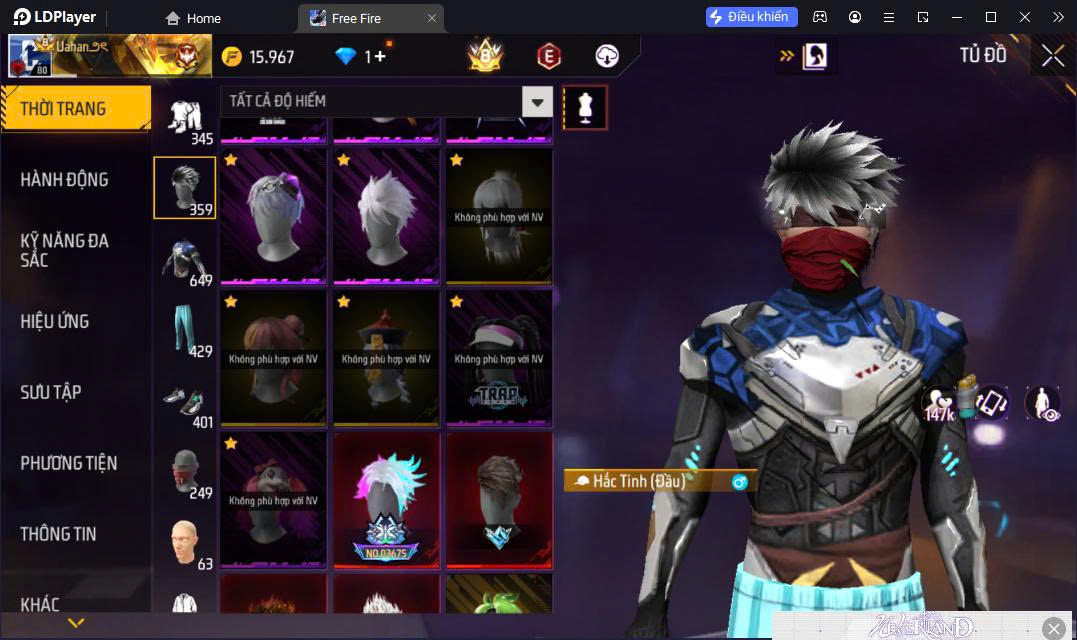Select the mask category with 249 items
This screenshot has height=640, width=1077.
[184, 472]
